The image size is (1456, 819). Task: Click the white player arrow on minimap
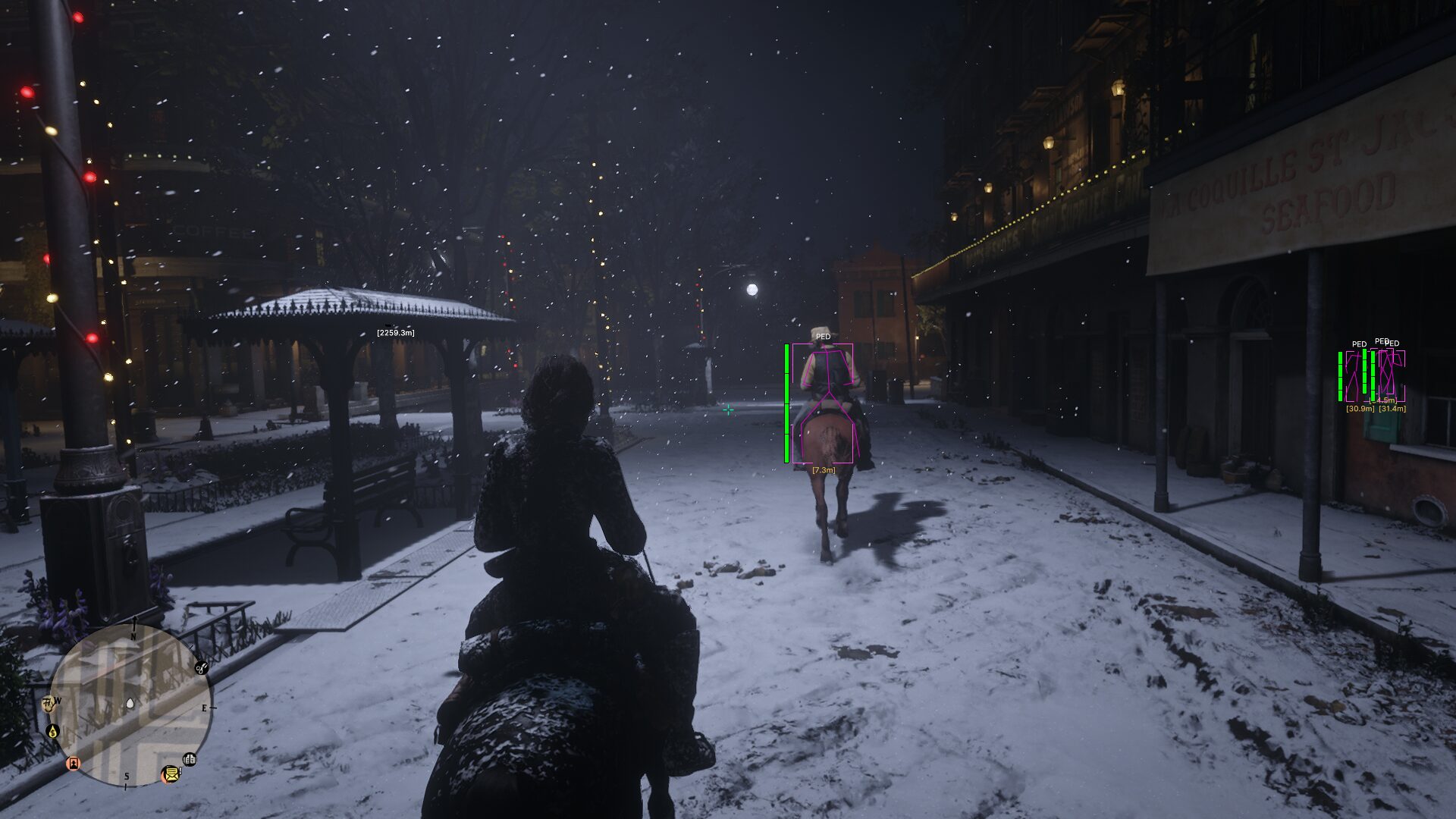pos(130,704)
